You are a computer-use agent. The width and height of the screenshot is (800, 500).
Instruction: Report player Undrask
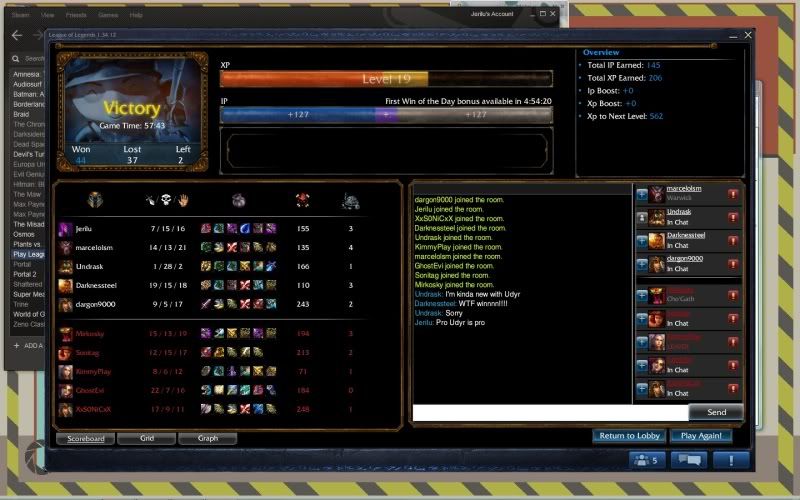coord(733,217)
